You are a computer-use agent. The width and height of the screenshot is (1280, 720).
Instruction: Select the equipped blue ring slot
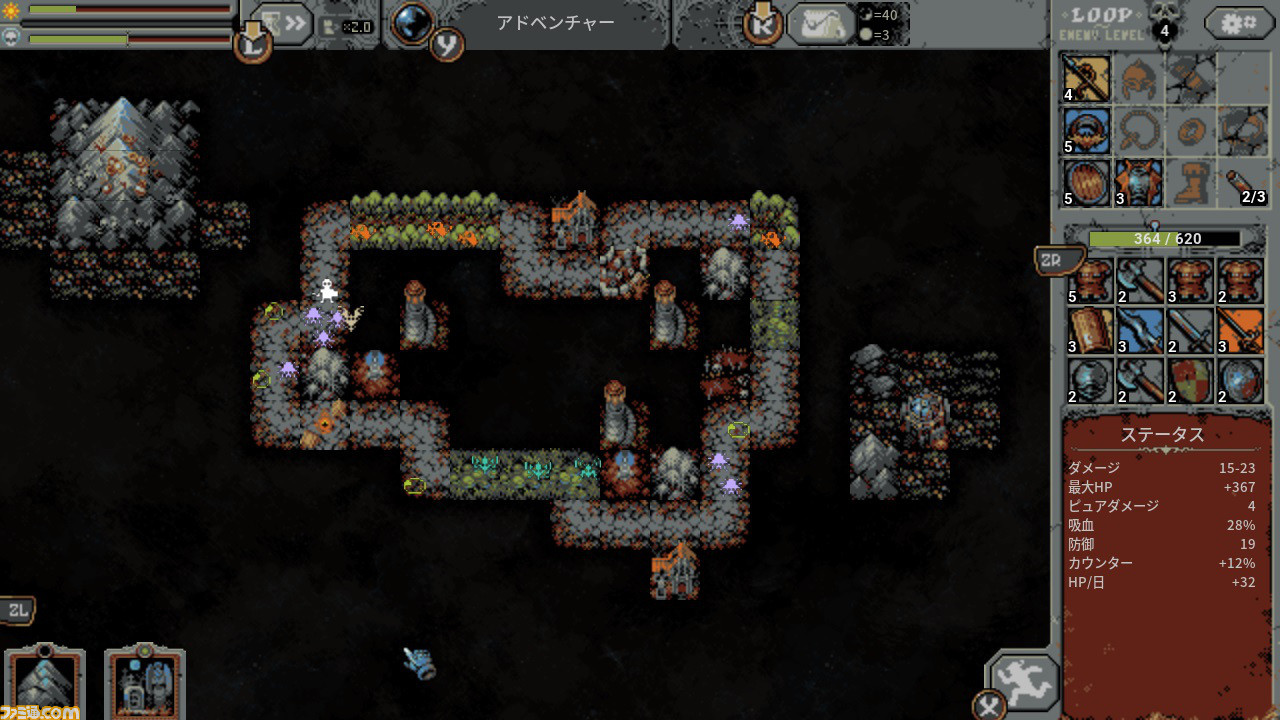tap(1086, 131)
